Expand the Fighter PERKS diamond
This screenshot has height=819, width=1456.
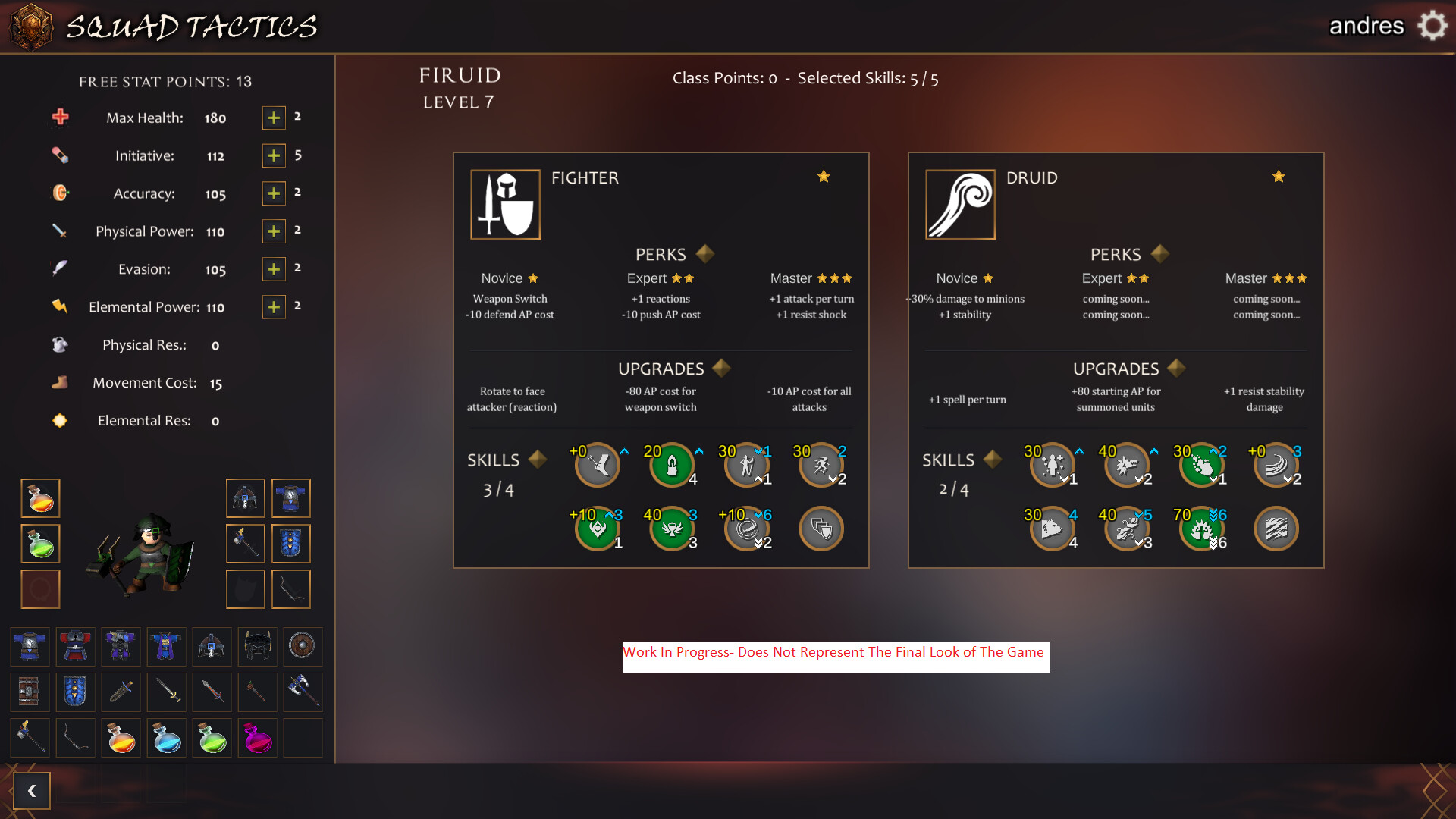704,254
